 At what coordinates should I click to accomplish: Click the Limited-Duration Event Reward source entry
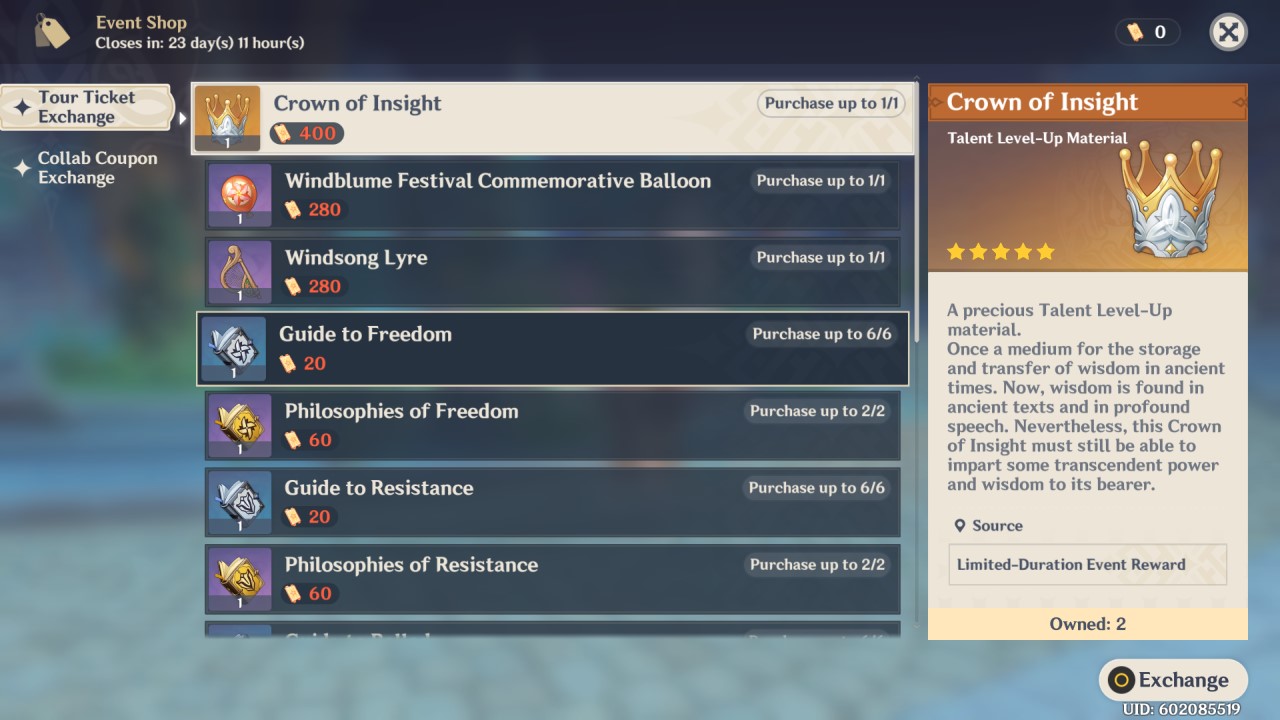click(x=1087, y=564)
